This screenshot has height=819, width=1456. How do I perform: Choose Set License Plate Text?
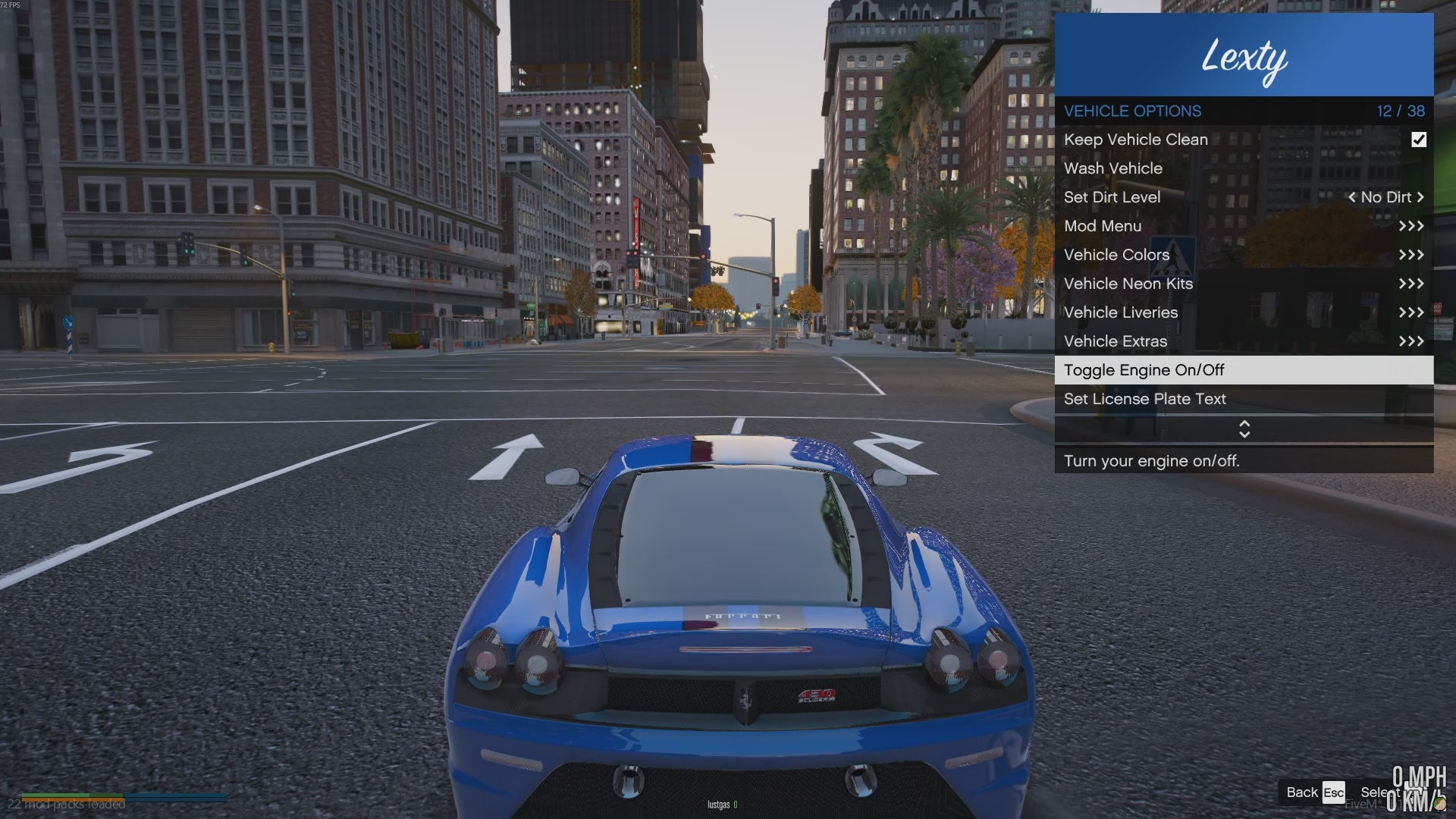pos(1244,399)
